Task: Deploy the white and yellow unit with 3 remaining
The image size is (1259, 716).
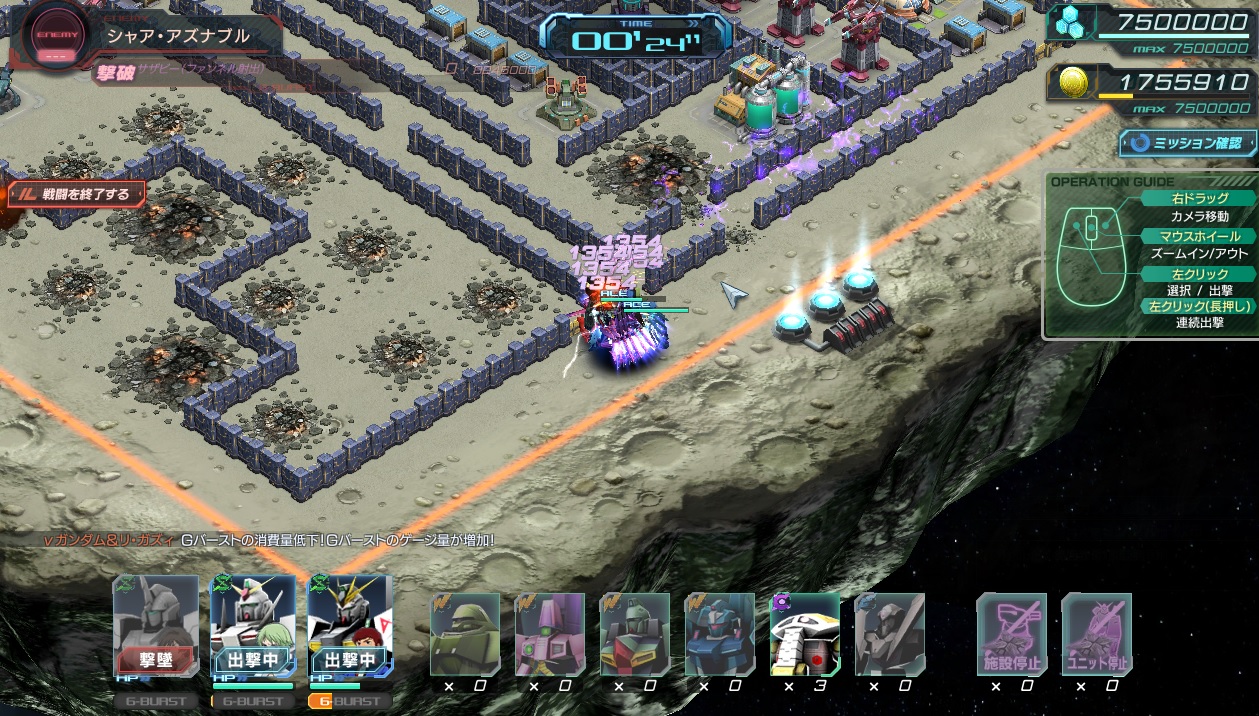Action: (x=805, y=634)
